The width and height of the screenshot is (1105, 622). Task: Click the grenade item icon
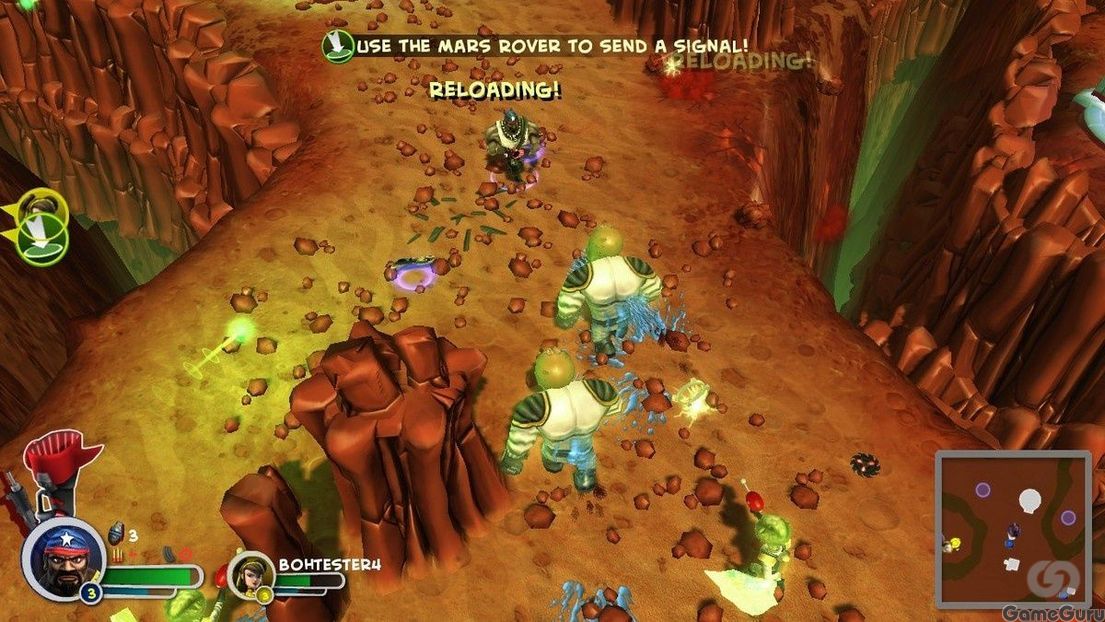pos(115,532)
